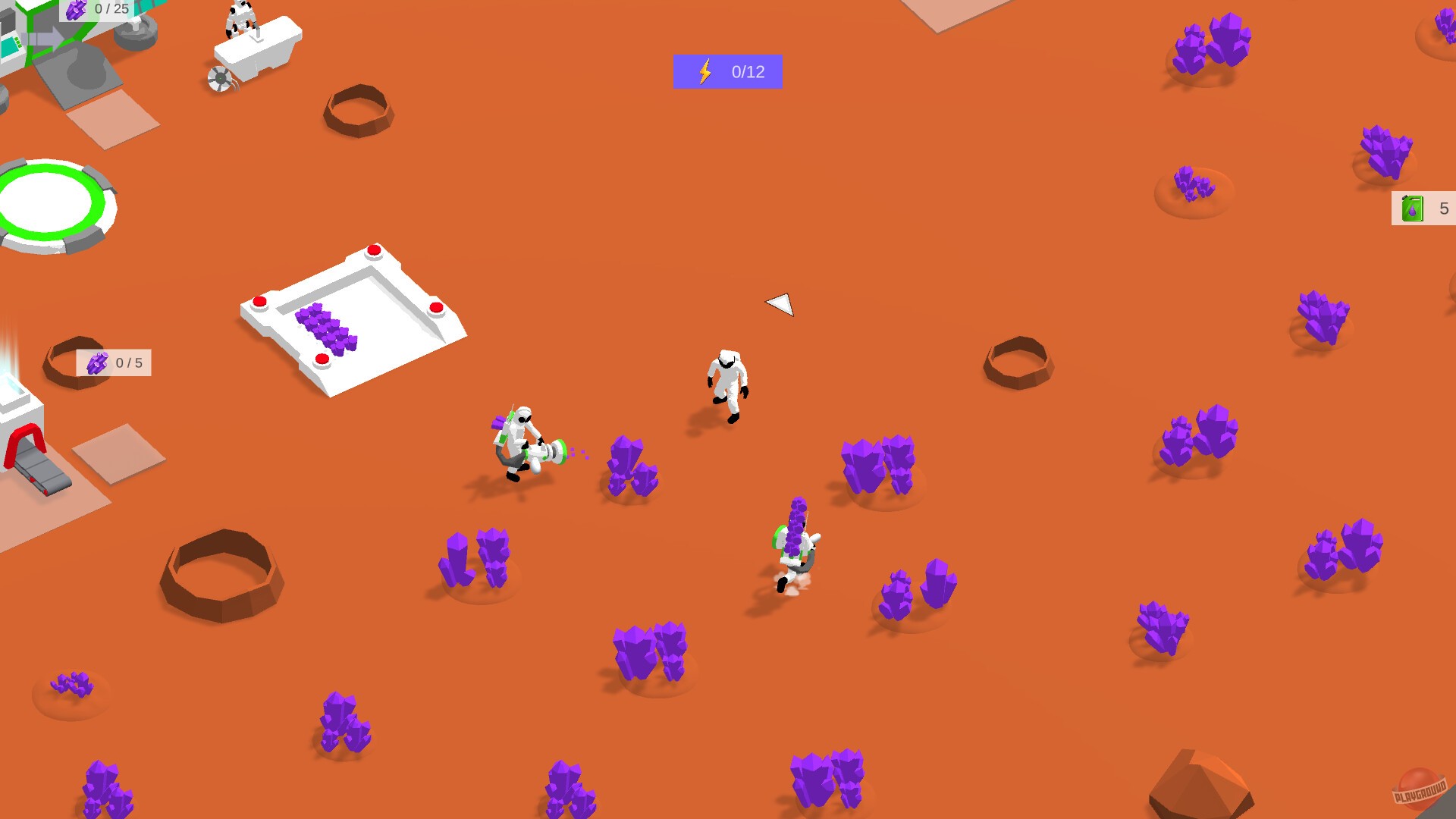Click the crystal icon on the 0/5 progress label
Image resolution: width=1456 pixels, height=819 pixels.
click(x=97, y=362)
